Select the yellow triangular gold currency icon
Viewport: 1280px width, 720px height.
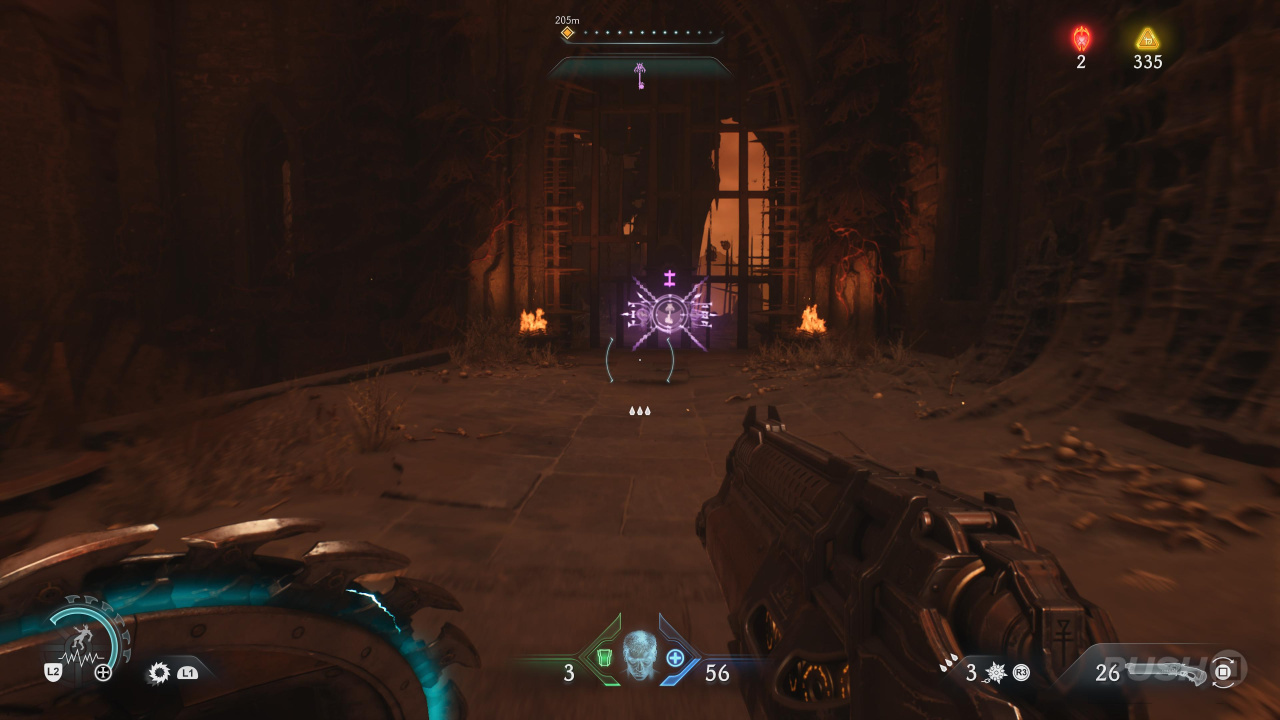tap(1147, 39)
